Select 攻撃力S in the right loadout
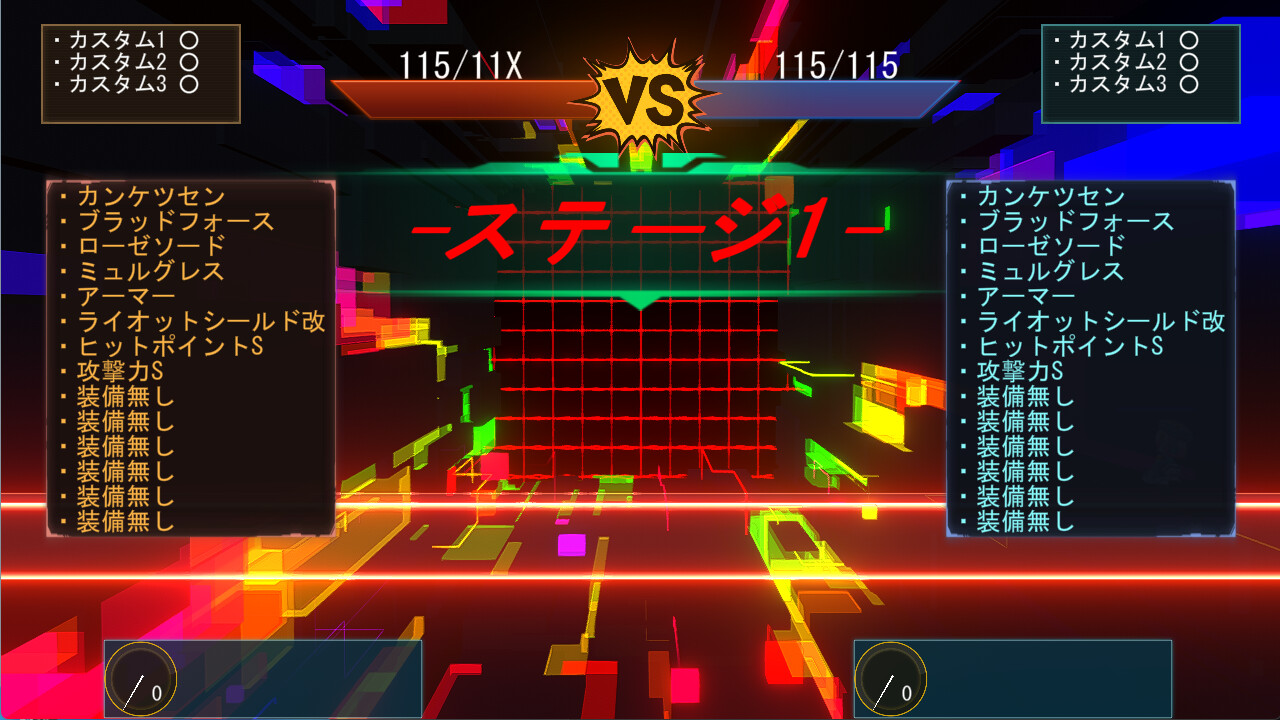The image size is (1280, 720). pos(1020,371)
